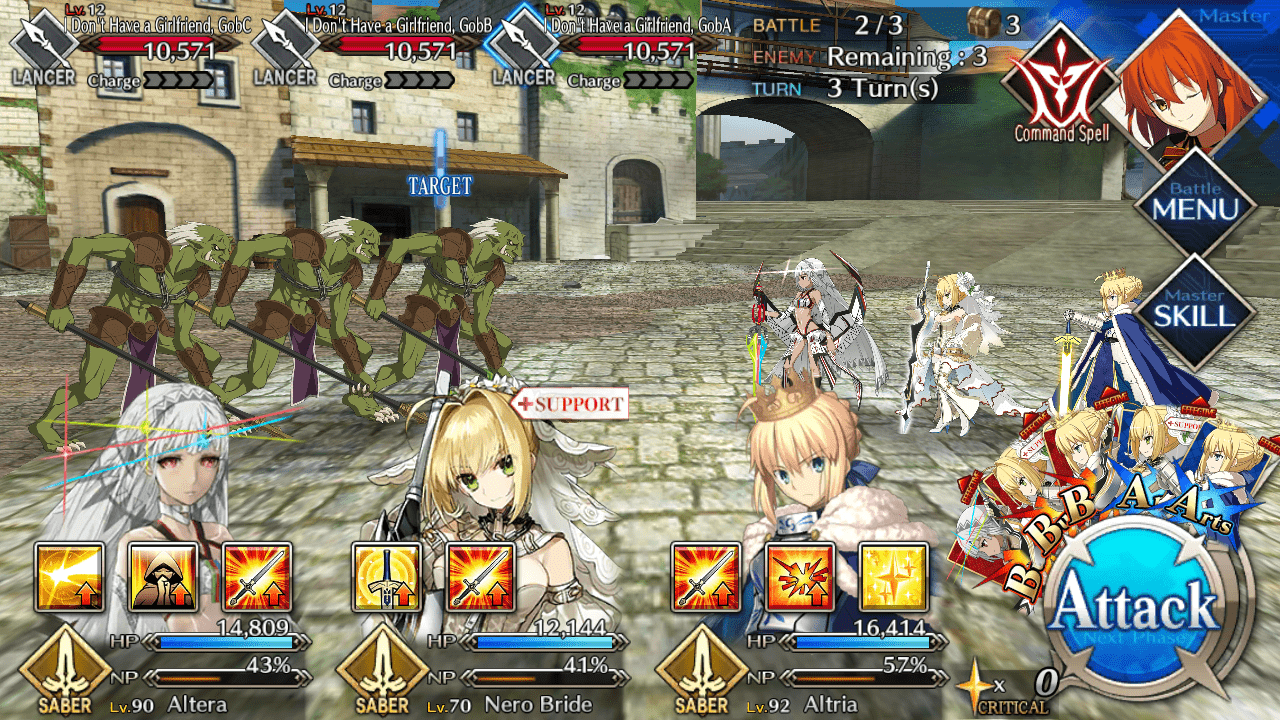The image size is (1280, 720).
Task: Target the enemy lancer GobA nameplate
Action: coord(610,45)
